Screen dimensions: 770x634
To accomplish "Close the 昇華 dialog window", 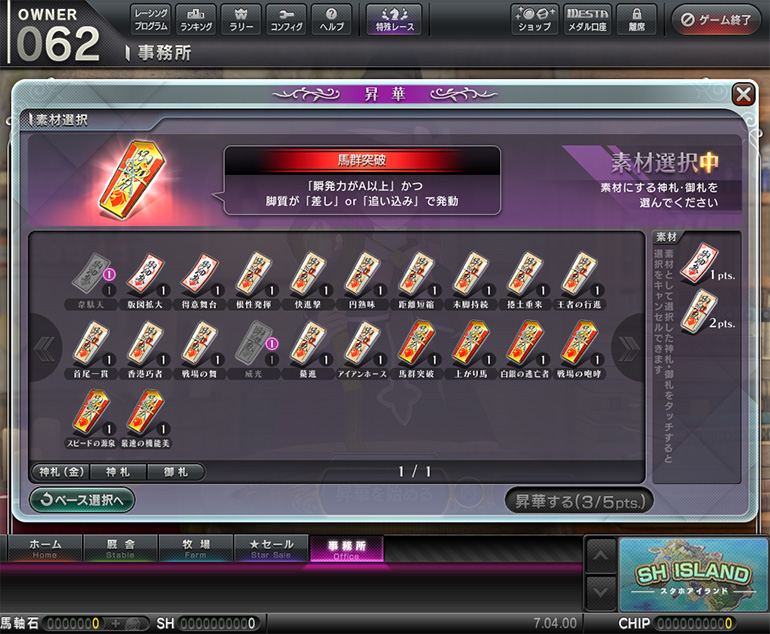I will 743,94.
